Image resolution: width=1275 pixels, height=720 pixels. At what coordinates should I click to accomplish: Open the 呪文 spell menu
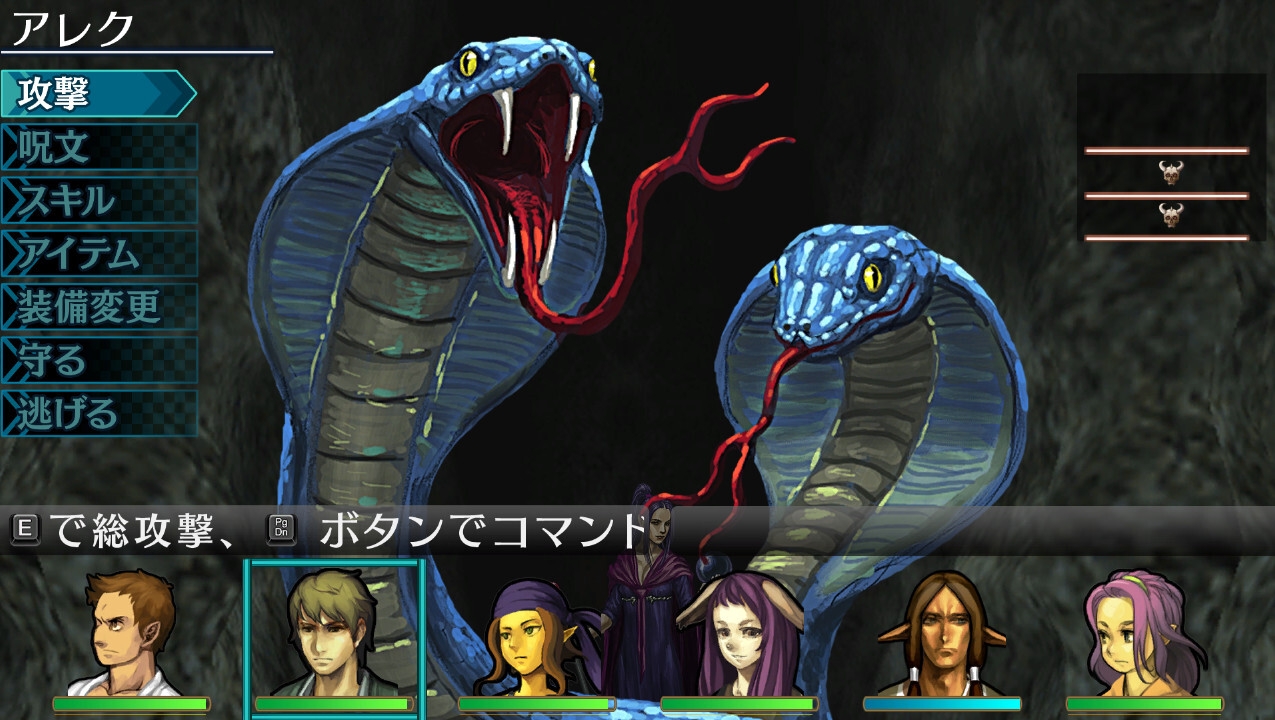[97, 148]
